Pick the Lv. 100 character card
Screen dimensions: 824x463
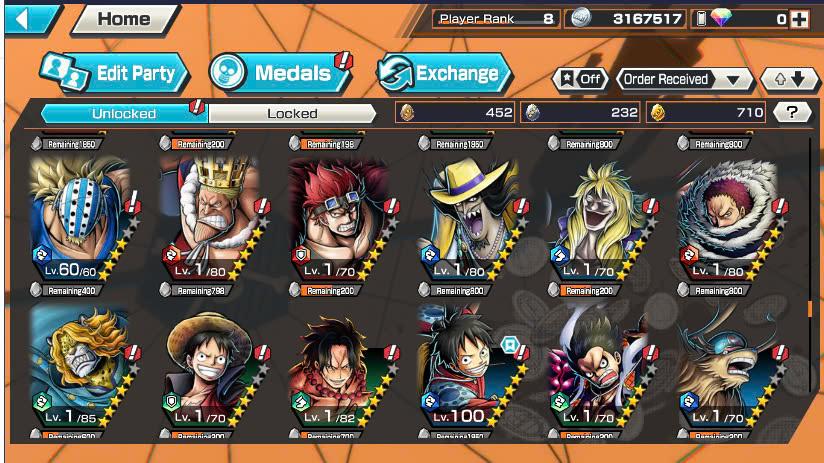(471, 368)
